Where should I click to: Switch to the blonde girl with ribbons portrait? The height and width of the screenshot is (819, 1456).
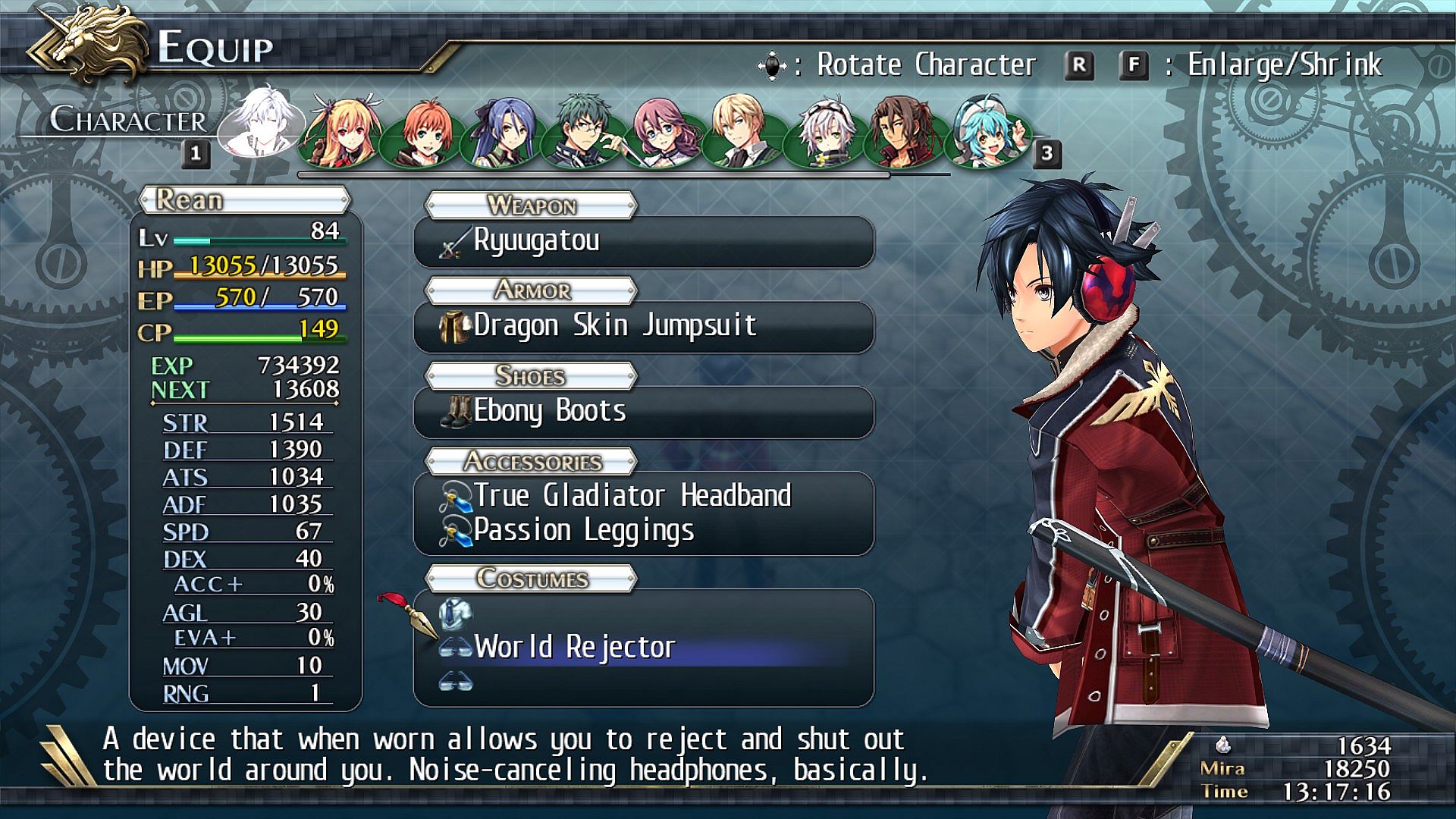[341, 130]
